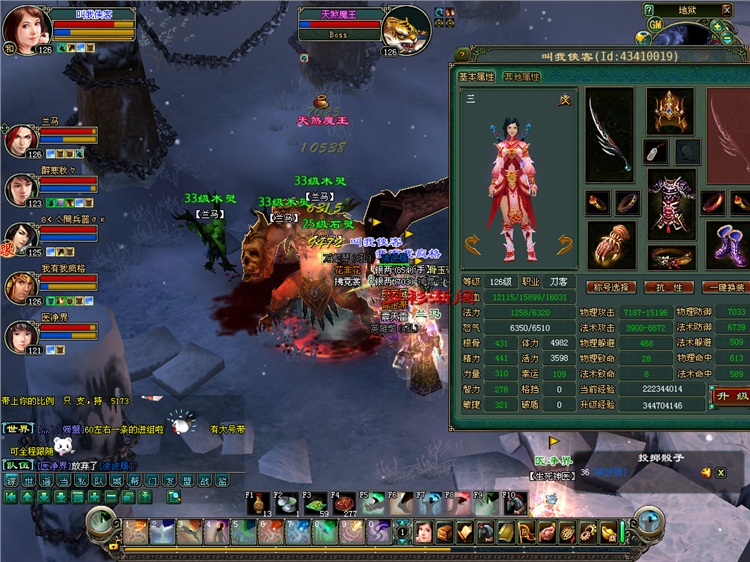Select the 世界 world chat channel label

pos(17,428)
